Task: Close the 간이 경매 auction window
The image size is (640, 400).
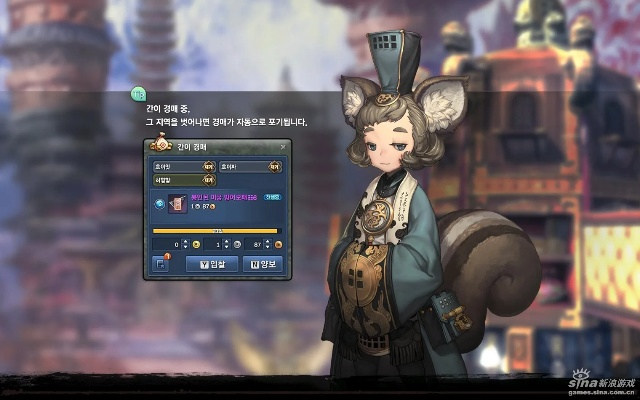Action: click(x=282, y=146)
